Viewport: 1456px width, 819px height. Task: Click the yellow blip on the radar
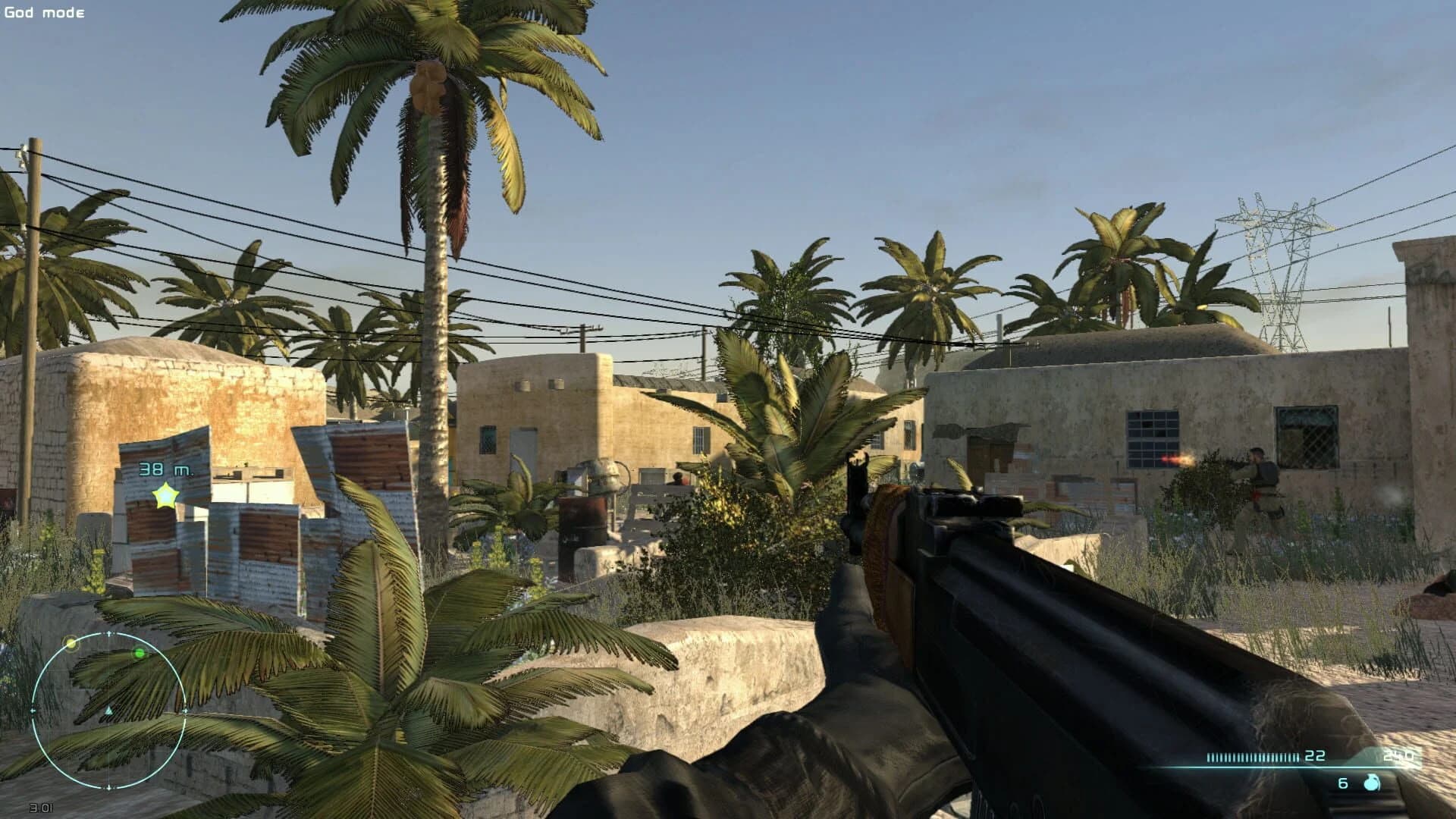tap(71, 643)
